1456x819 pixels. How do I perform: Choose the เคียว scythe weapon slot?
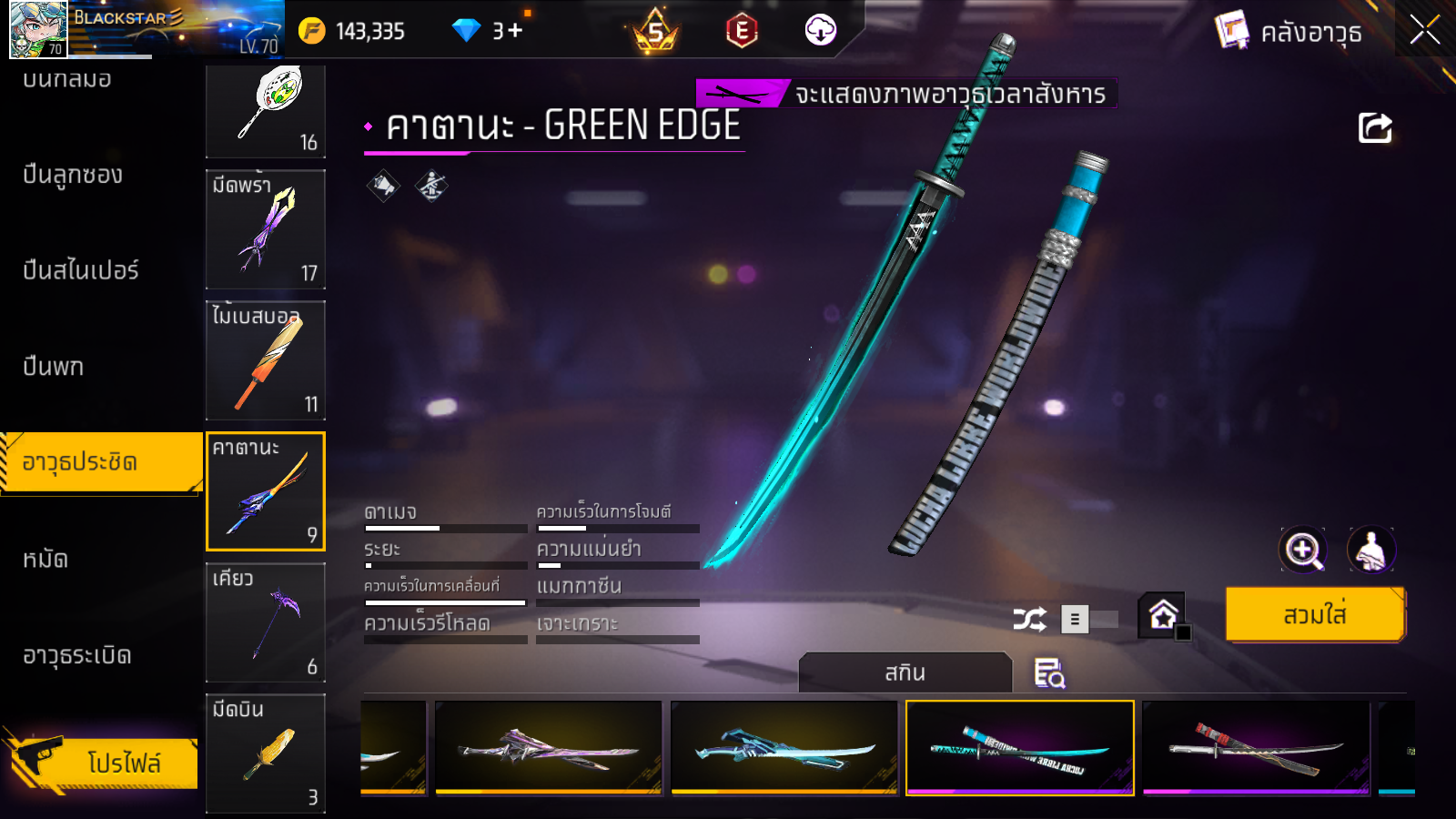266,622
